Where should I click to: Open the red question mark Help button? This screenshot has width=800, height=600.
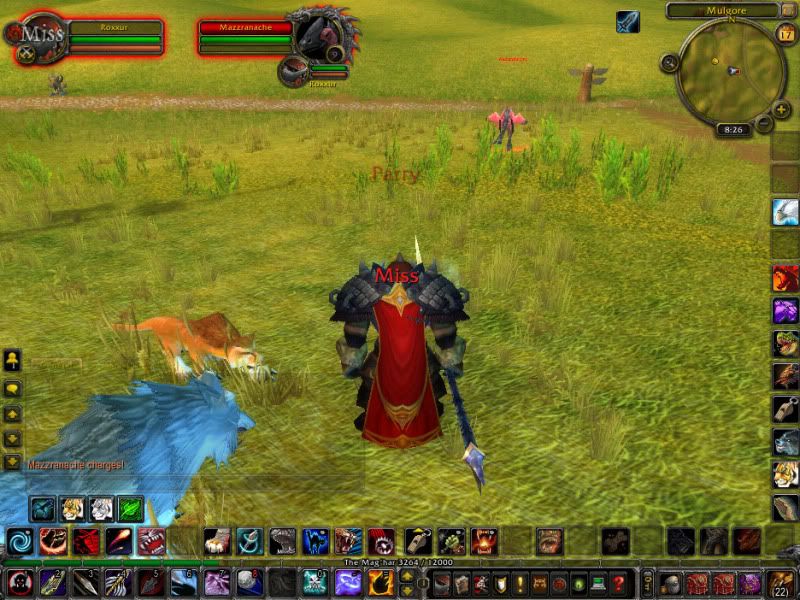click(619, 582)
